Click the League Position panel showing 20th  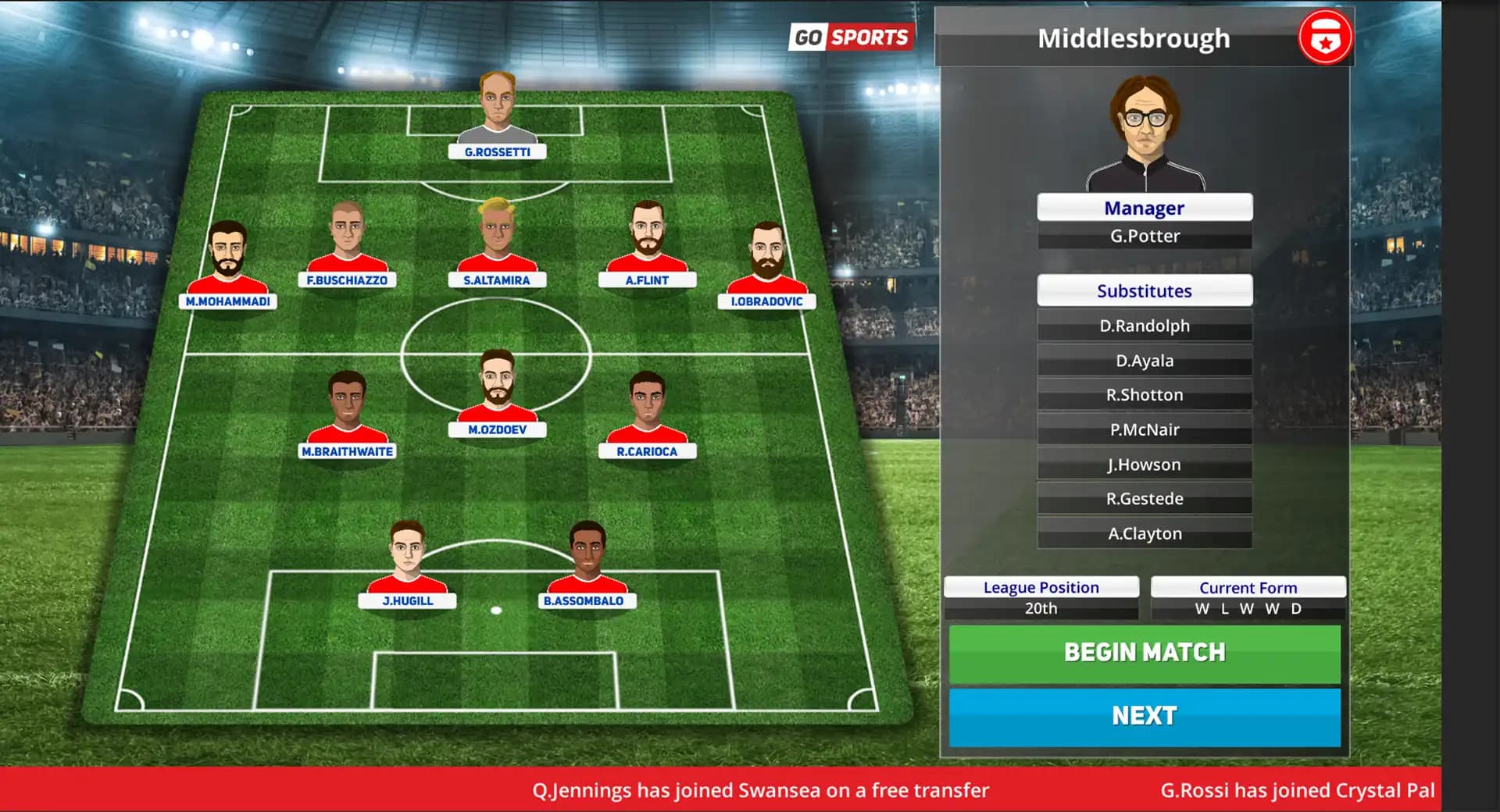(1040, 597)
